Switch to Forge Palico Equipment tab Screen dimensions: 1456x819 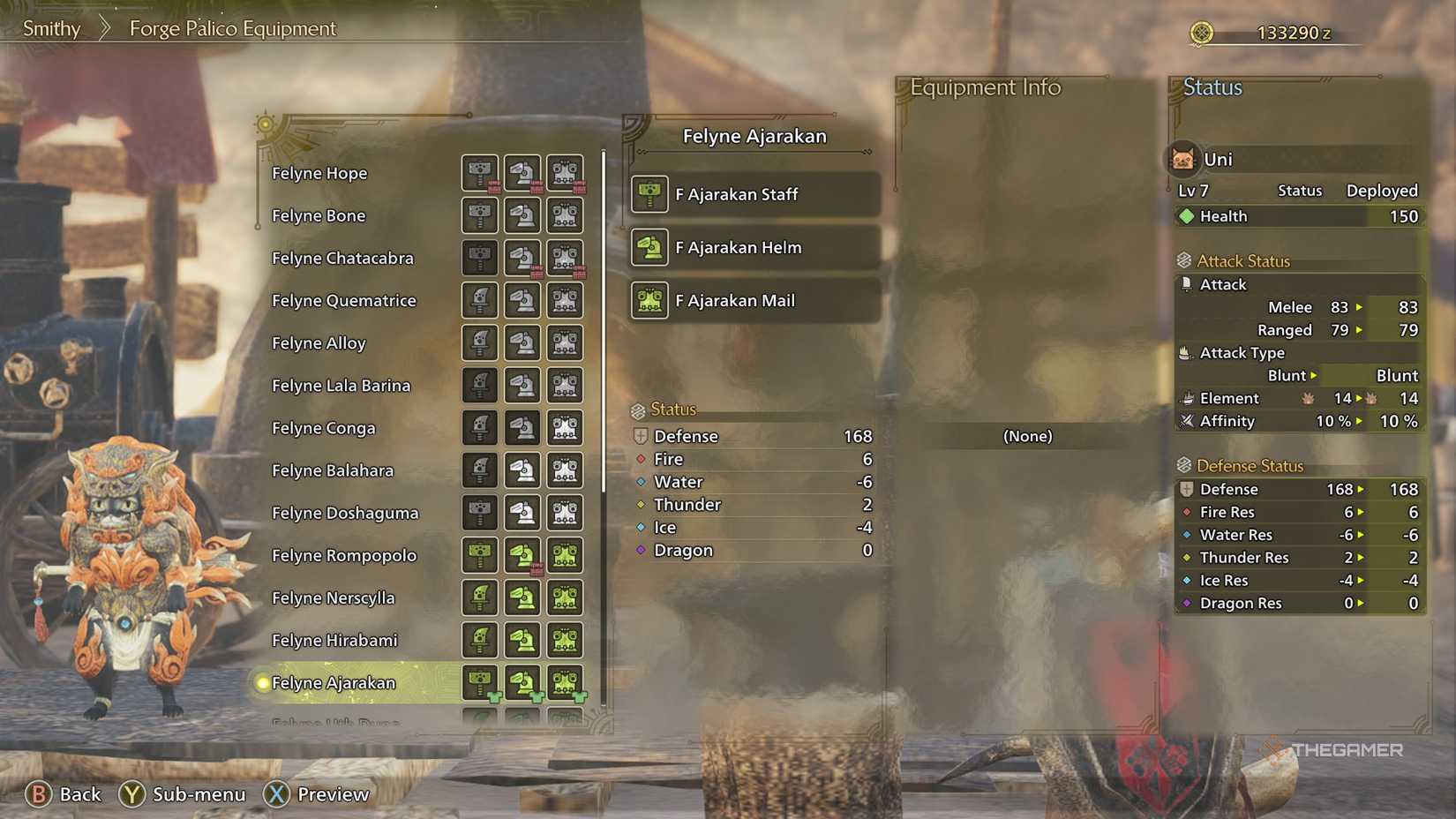tap(232, 28)
